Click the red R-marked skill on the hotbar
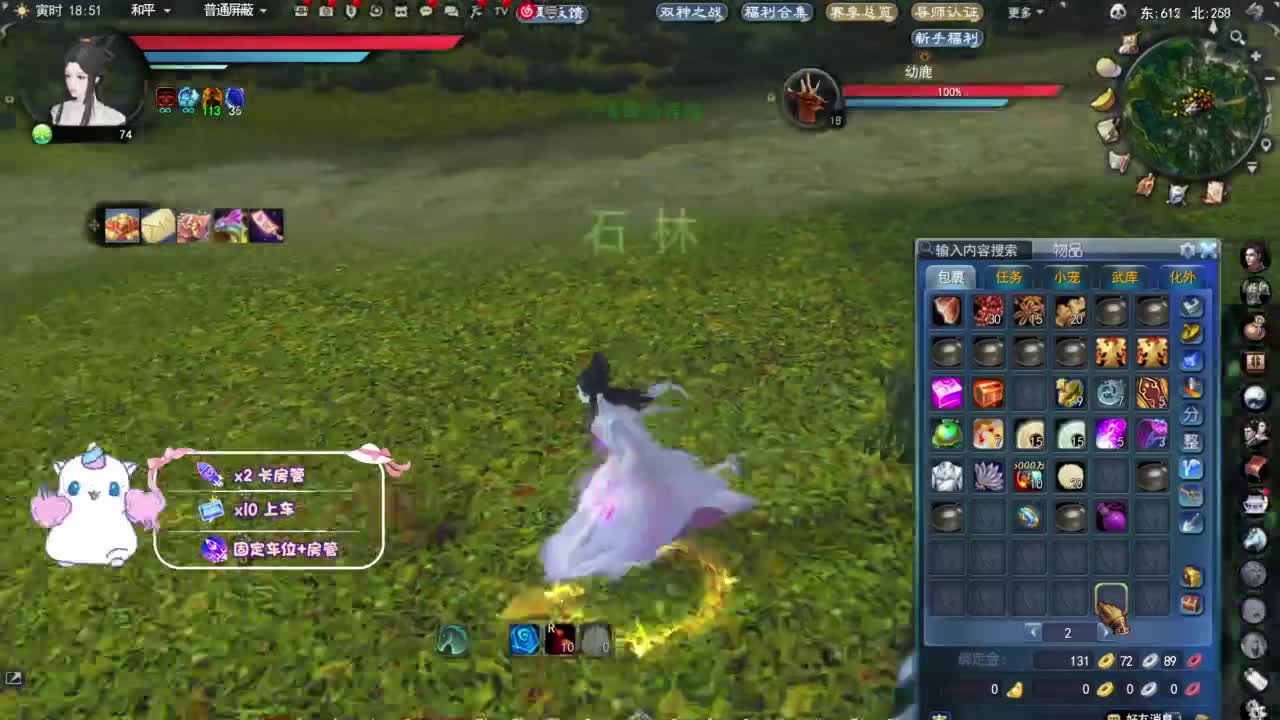Screen dimensions: 1280x720 [560, 641]
